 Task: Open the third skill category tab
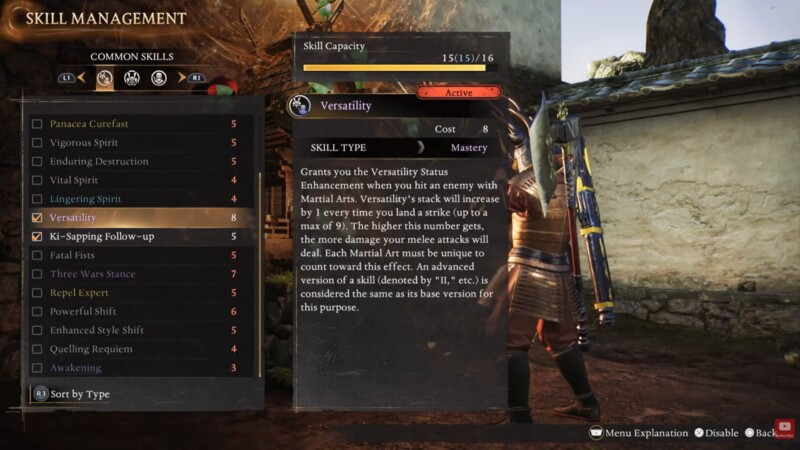158,77
